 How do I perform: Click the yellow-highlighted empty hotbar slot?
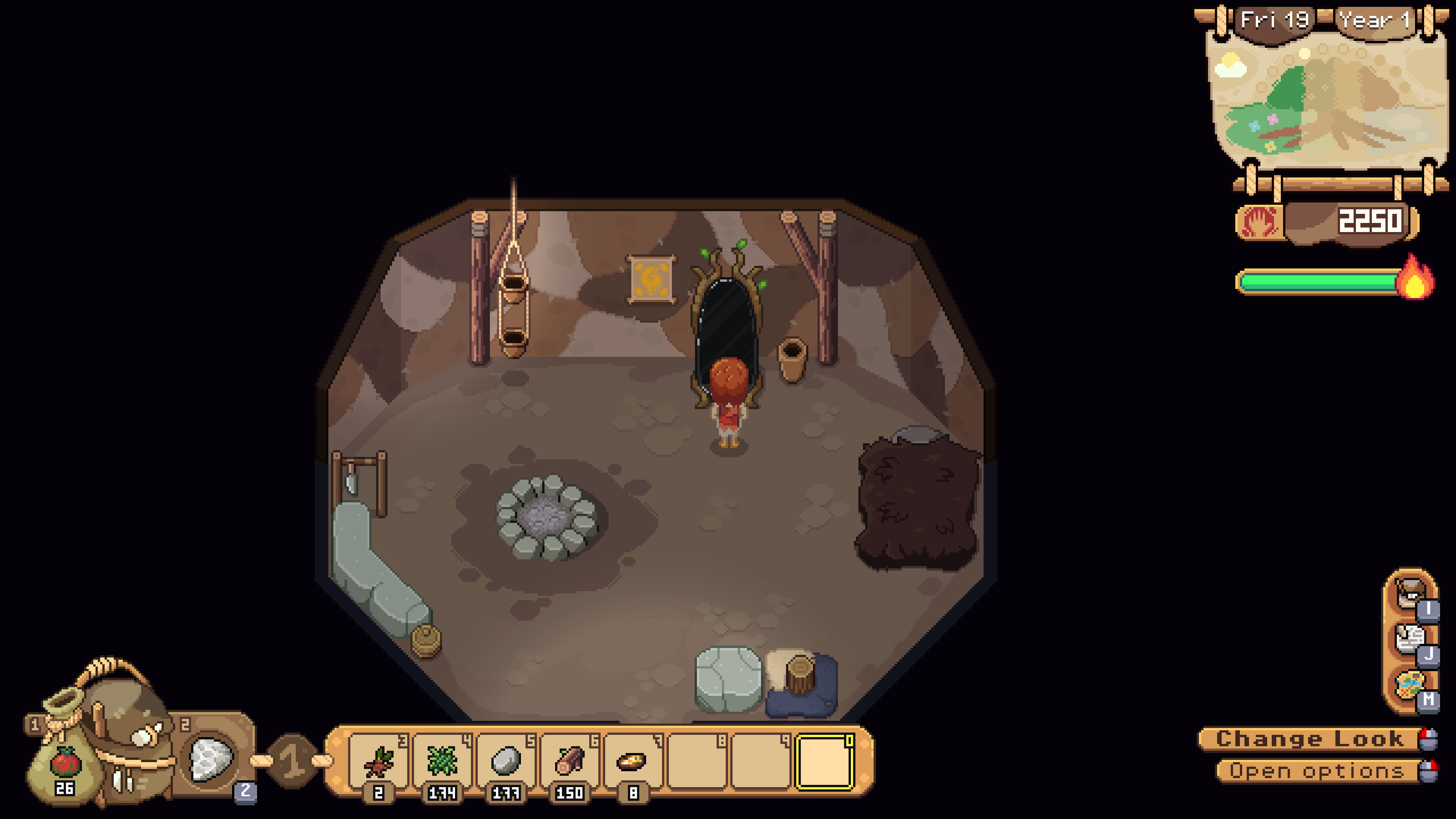click(x=824, y=761)
